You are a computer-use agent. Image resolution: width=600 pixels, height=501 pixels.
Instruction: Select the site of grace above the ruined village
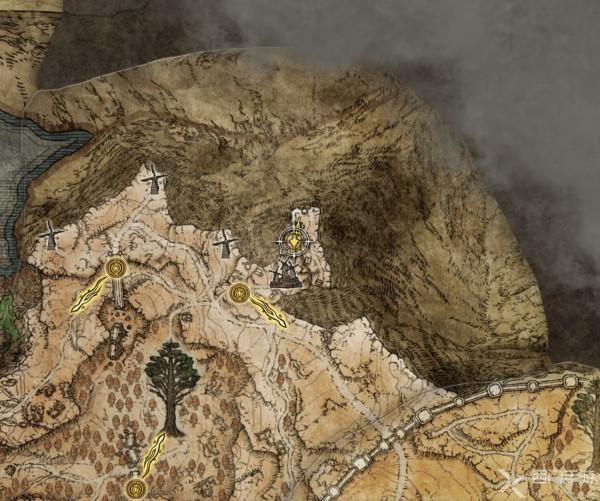pos(116,268)
